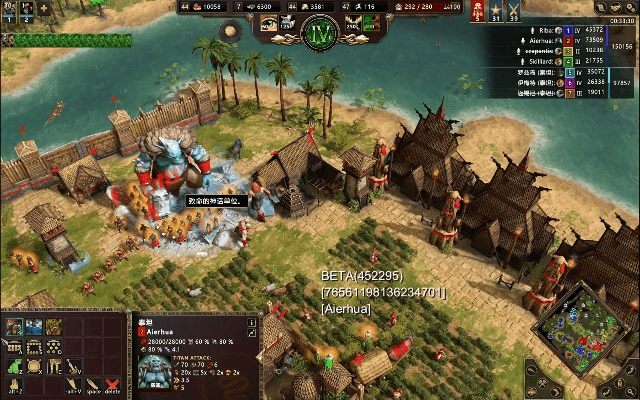Select the crossed swords military banner
This screenshot has width=640, height=400.
click(x=514, y=10)
